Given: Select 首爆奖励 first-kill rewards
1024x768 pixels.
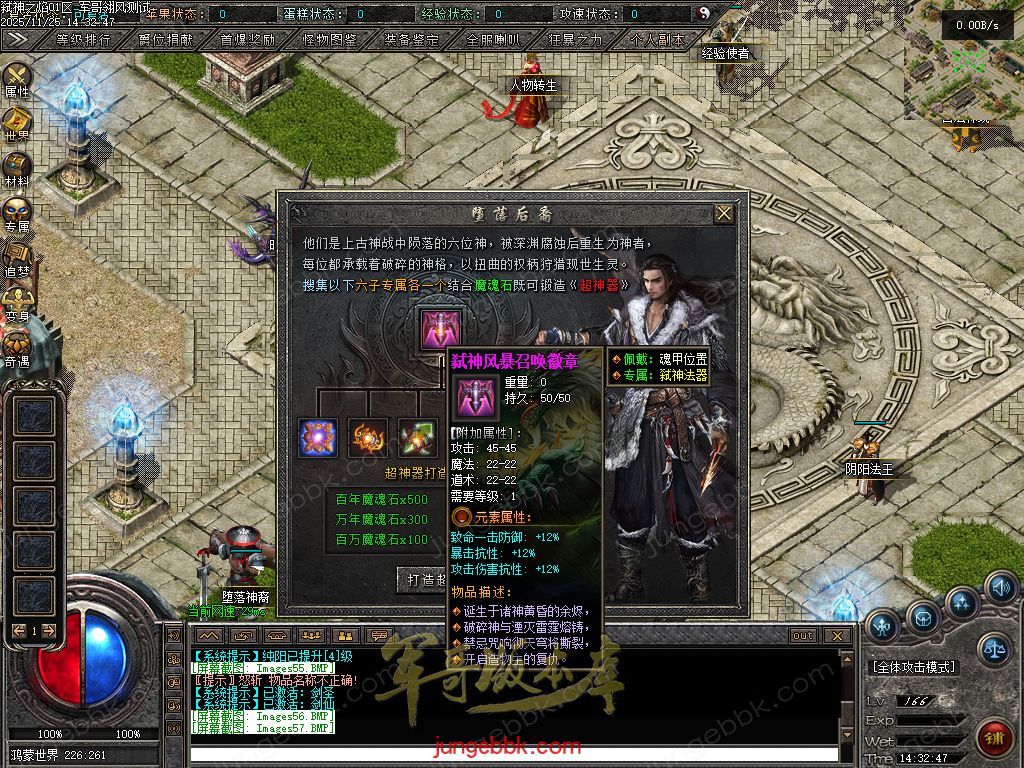Looking at the screenshot, I should coord(248,40).
